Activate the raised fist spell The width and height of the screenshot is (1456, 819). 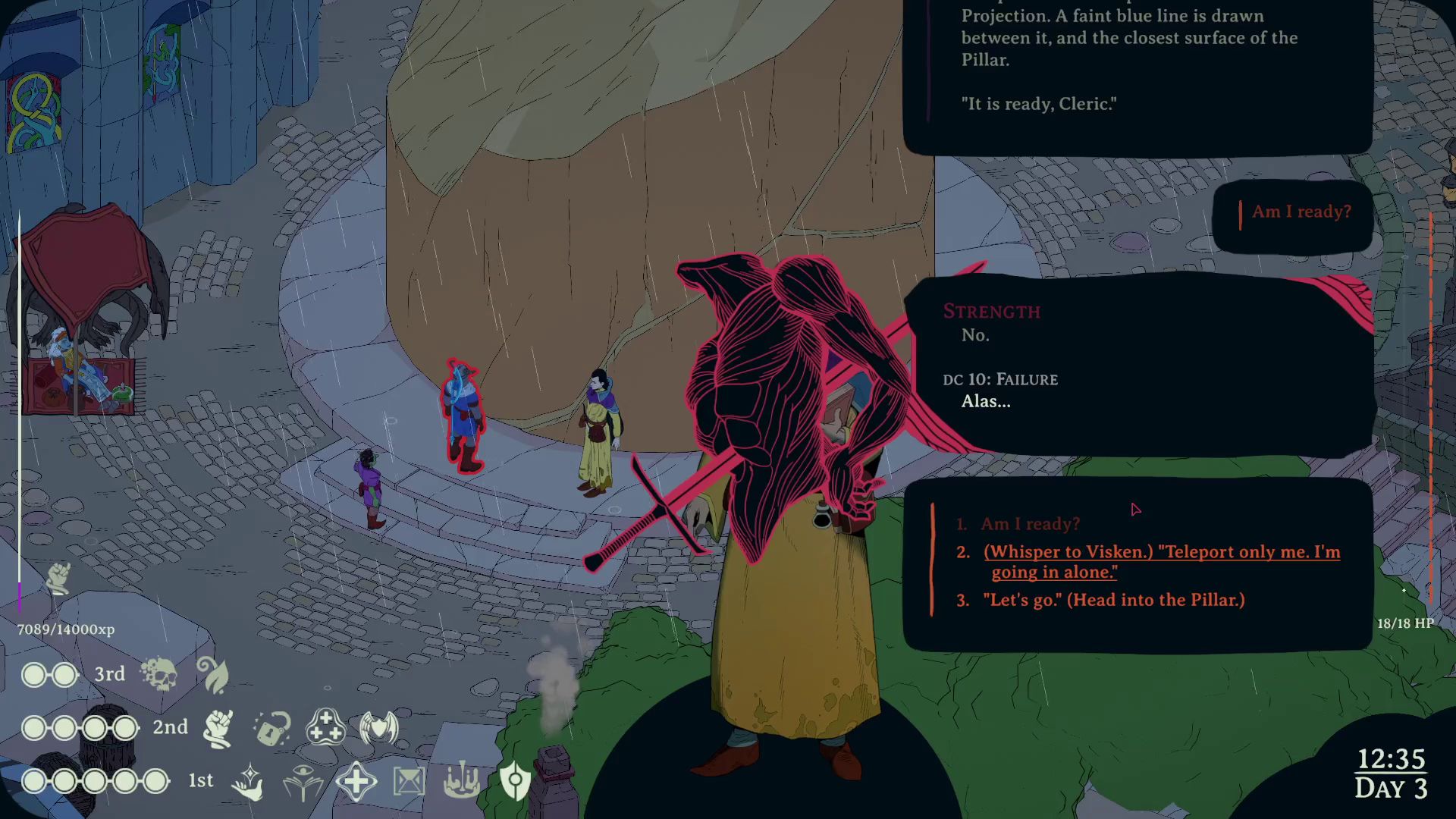pos(218,728)
